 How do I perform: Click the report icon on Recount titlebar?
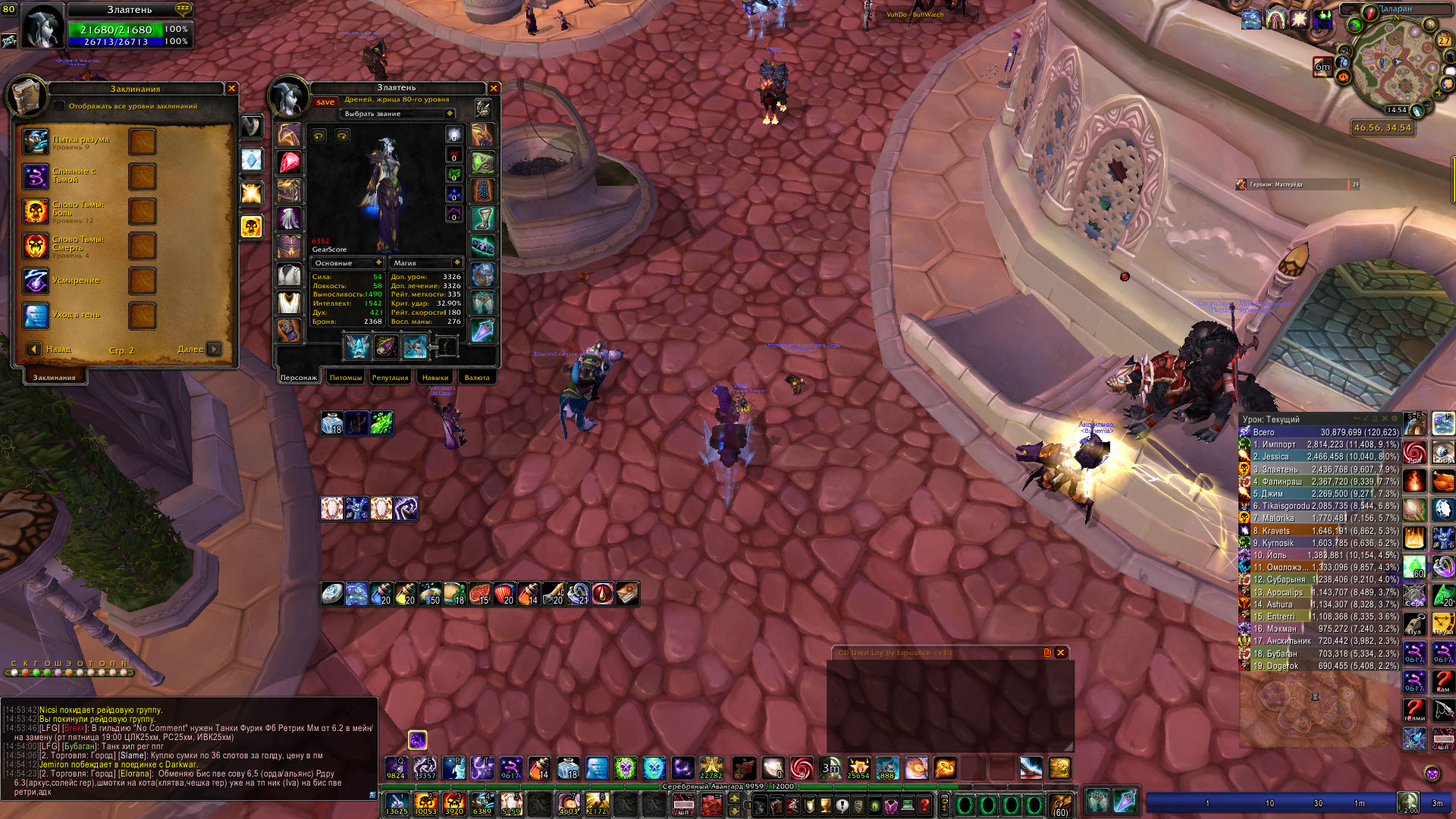click(1375, 419)
